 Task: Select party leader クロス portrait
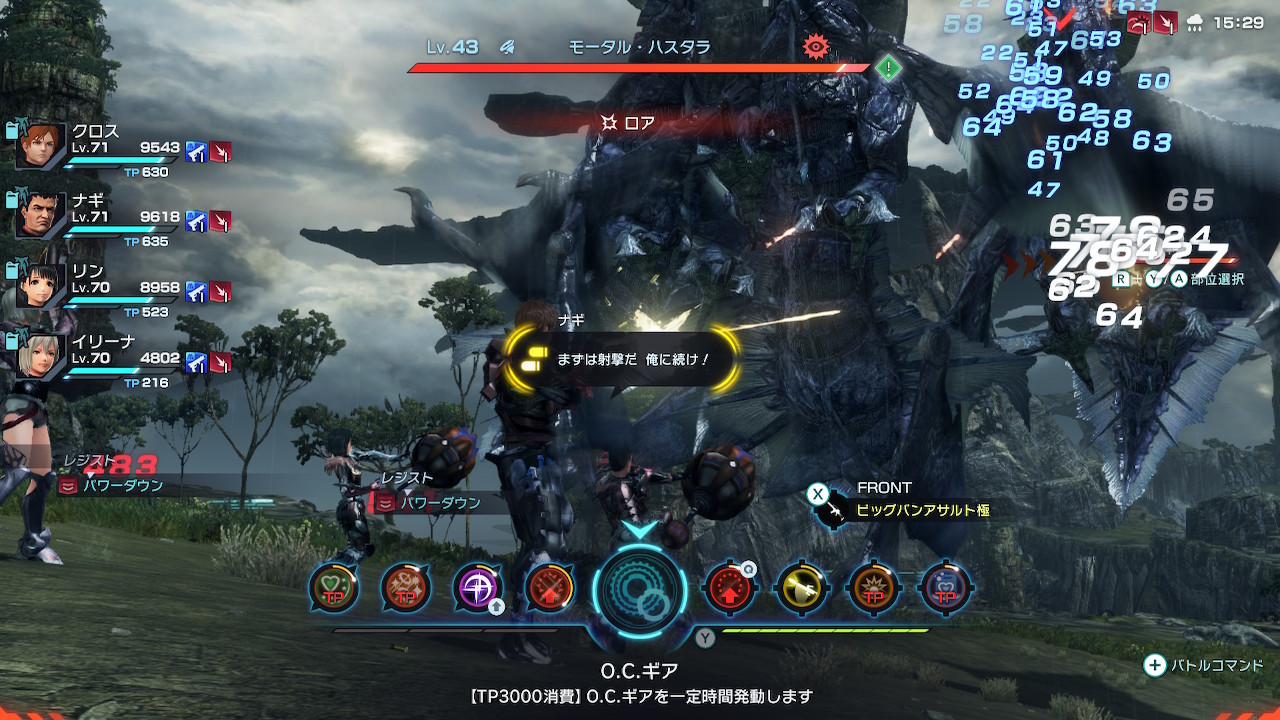coord(41,146)
